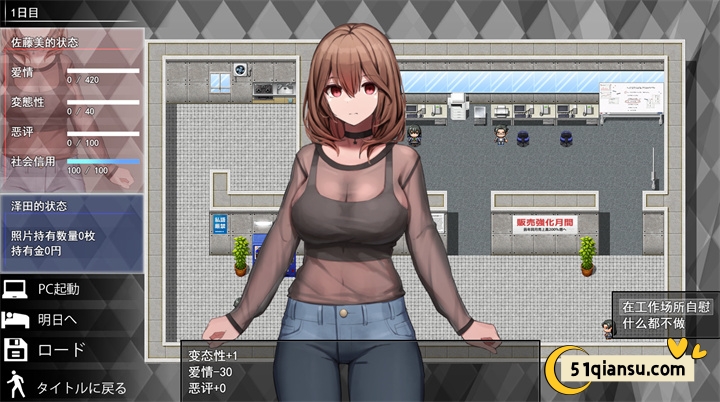Choose the 什么都不做 option
The image size is (720, 402).
click(x=652, y=323)
